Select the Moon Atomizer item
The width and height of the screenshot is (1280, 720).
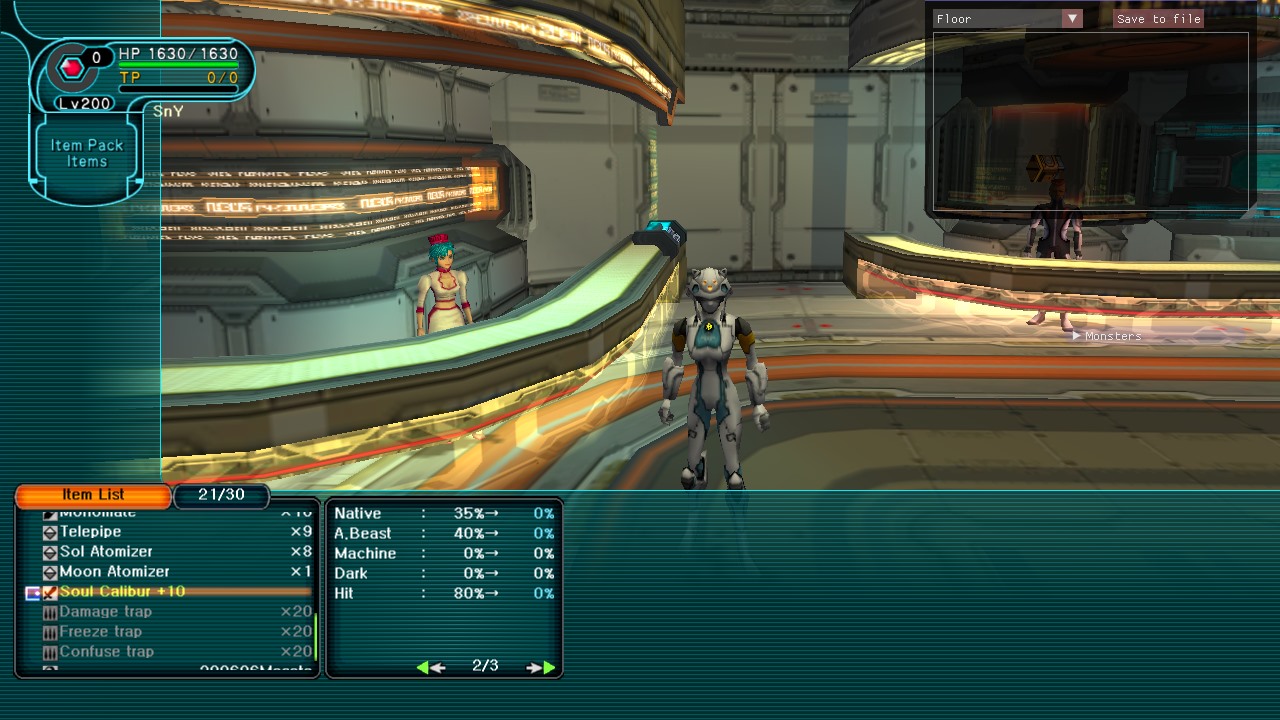(x=114, y=572)
